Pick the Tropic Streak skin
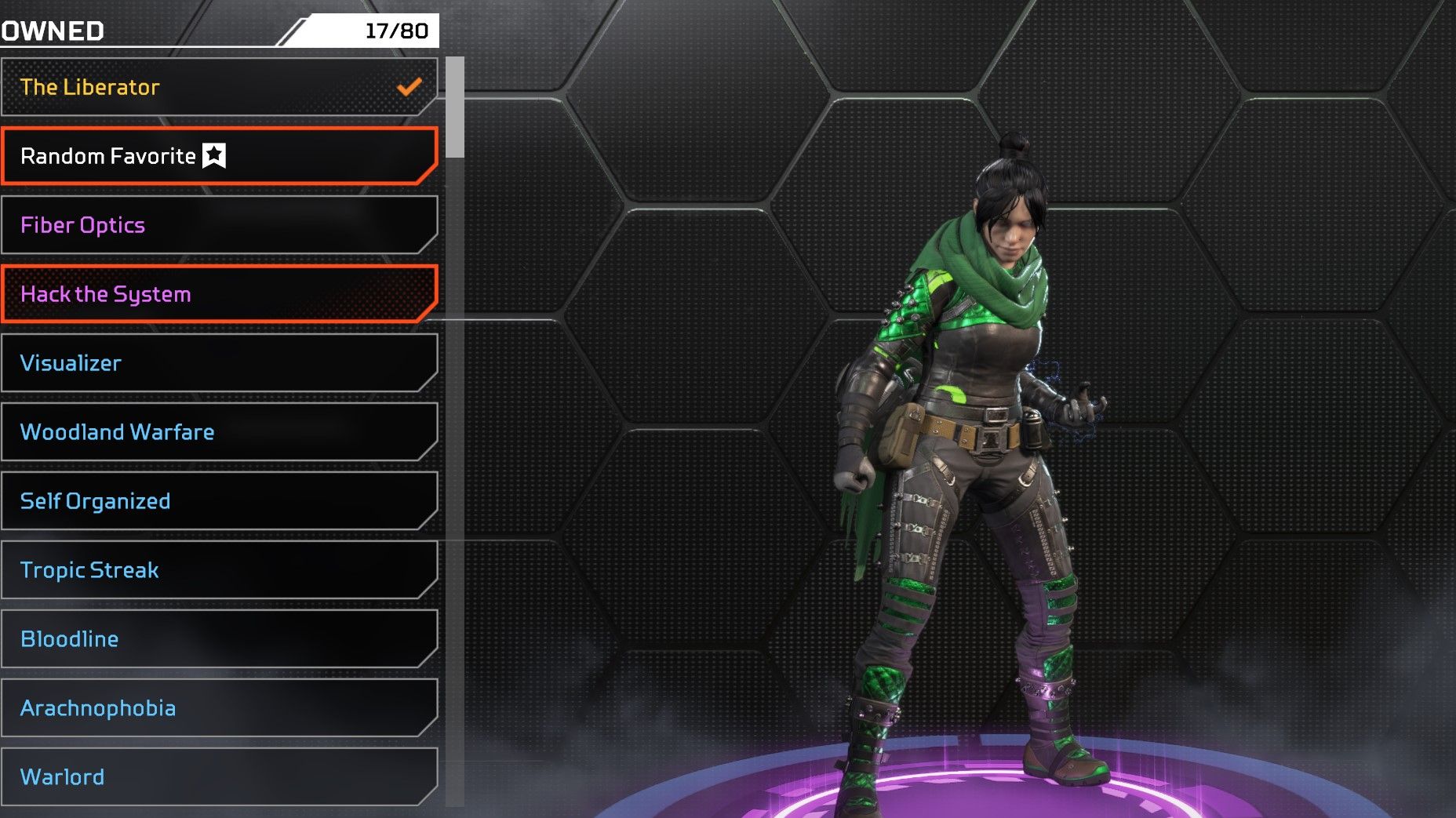This screenshot has height=818, width=1456. click(218, 570)
